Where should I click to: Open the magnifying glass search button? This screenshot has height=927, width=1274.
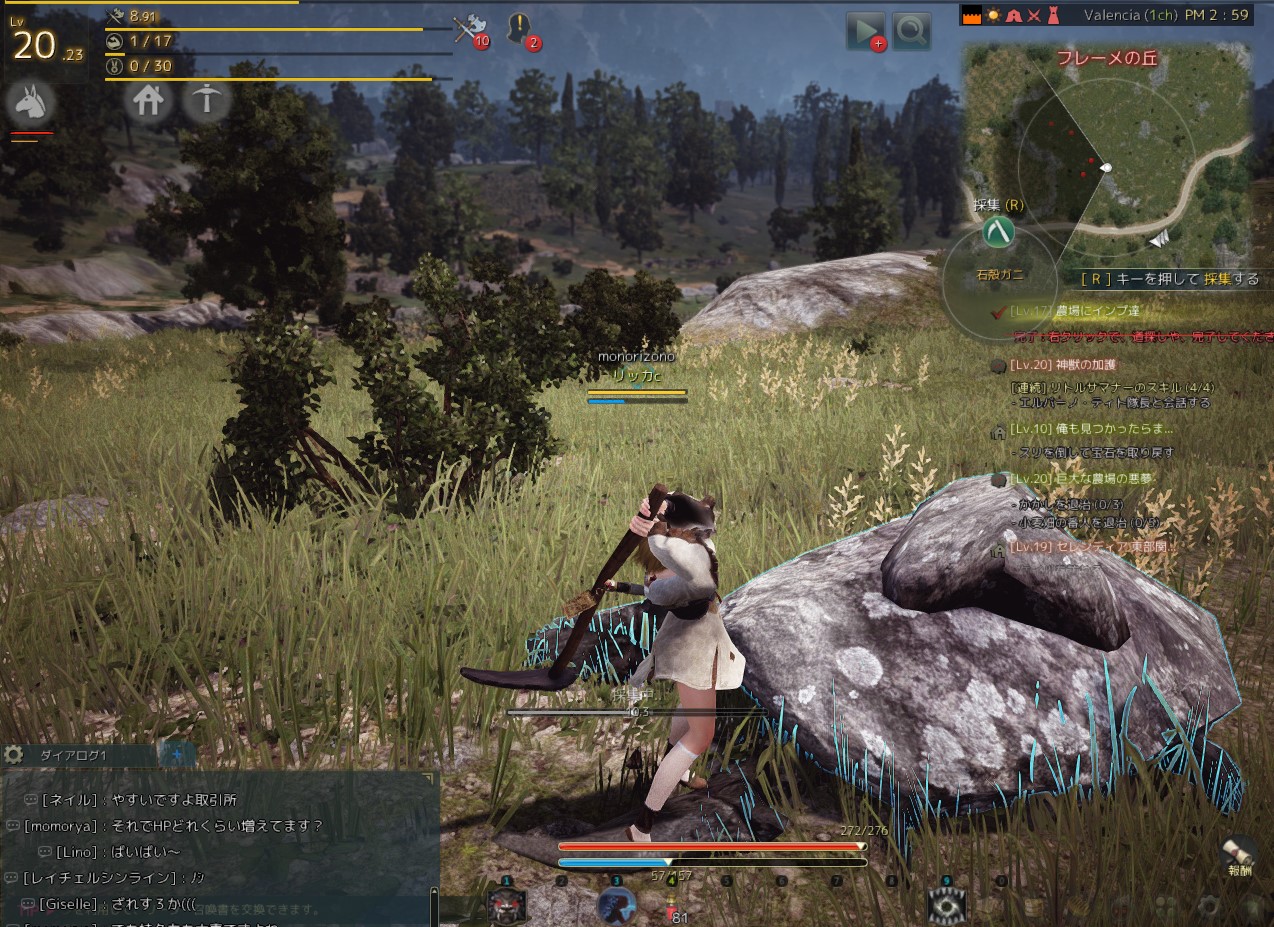912,31
